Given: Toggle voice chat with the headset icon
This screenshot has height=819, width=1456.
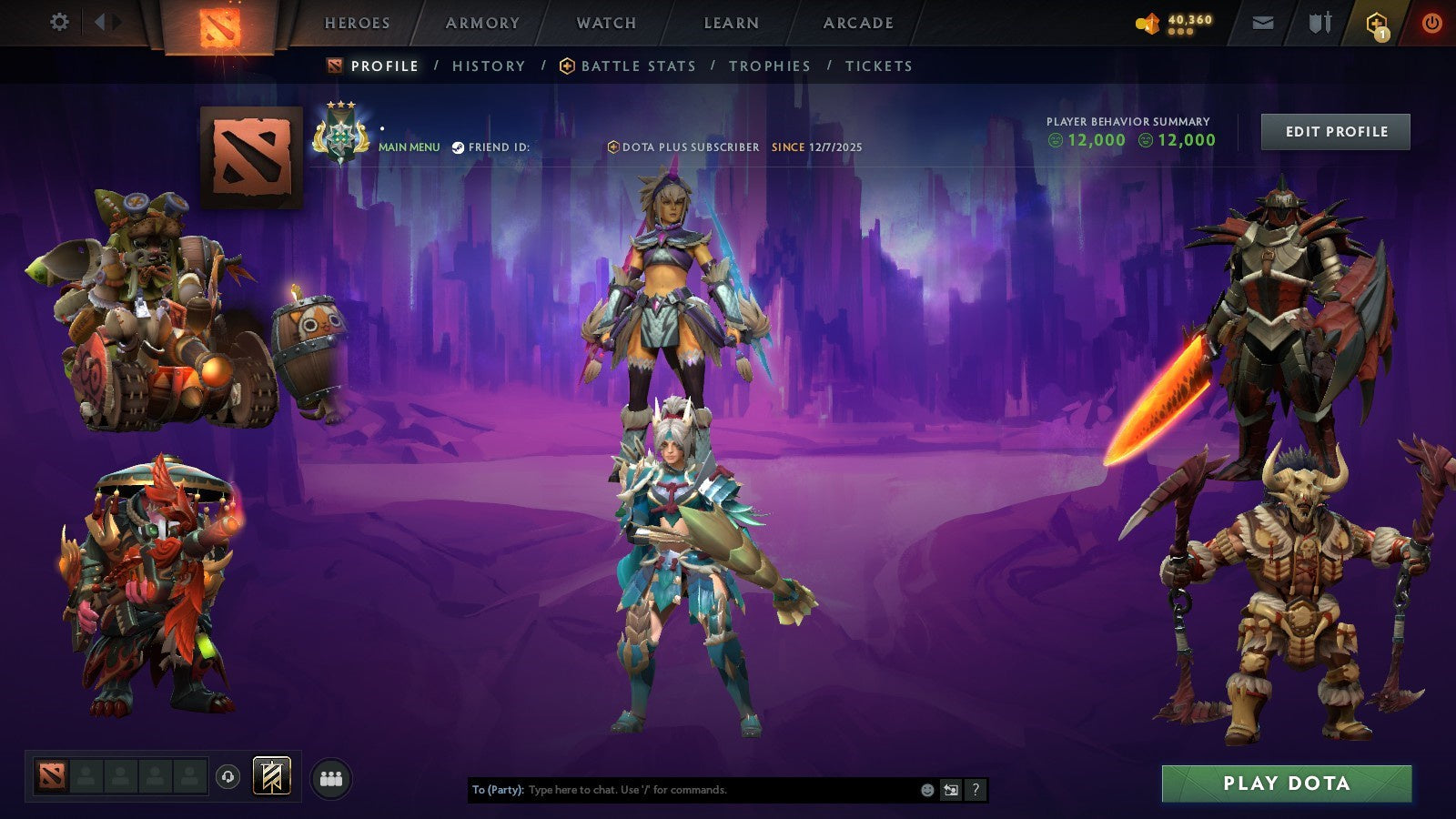Looking at the screenshot, I should click(x=227, y=778).
